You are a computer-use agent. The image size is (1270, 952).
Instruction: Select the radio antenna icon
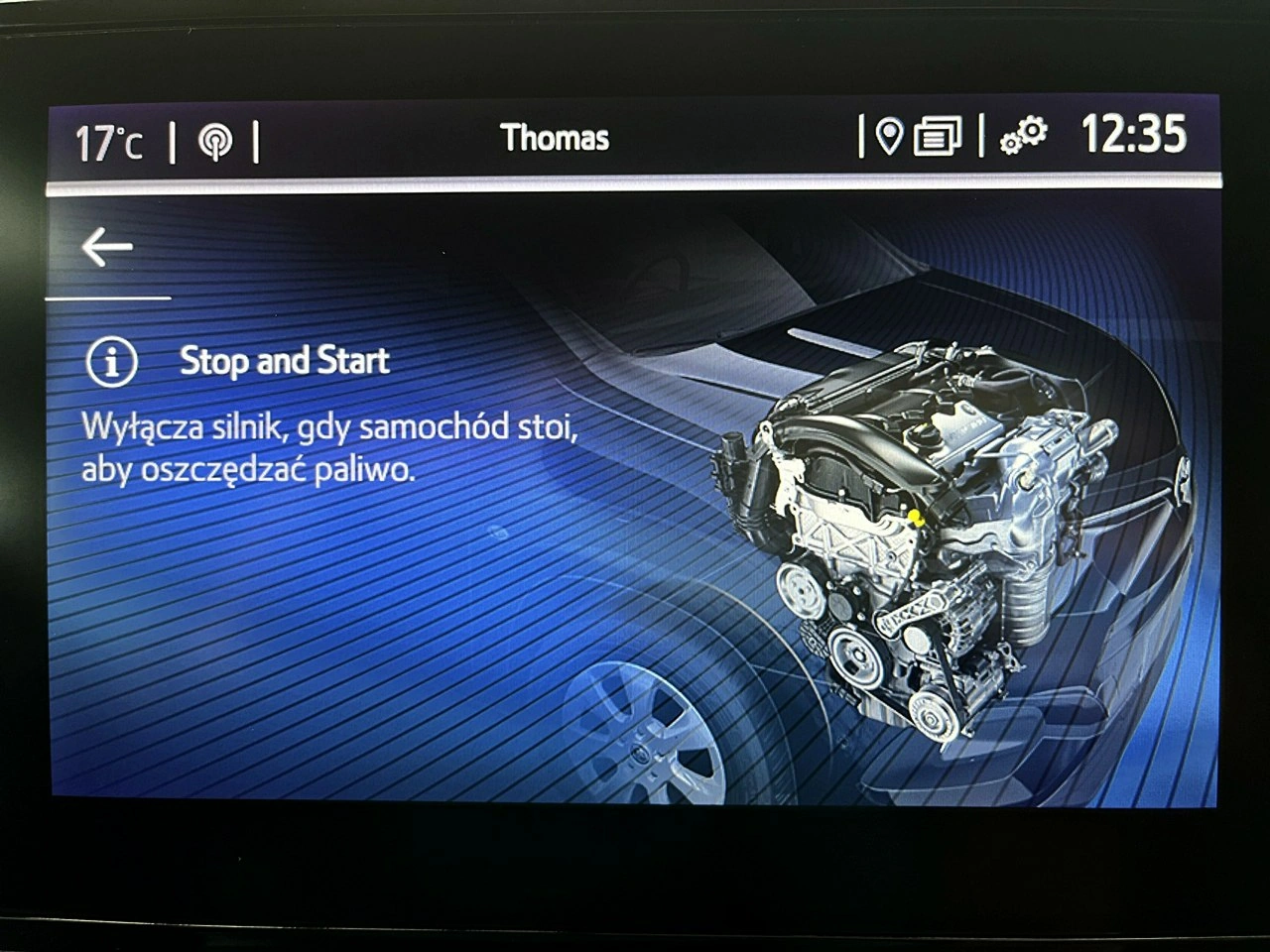tap(214, 142)
